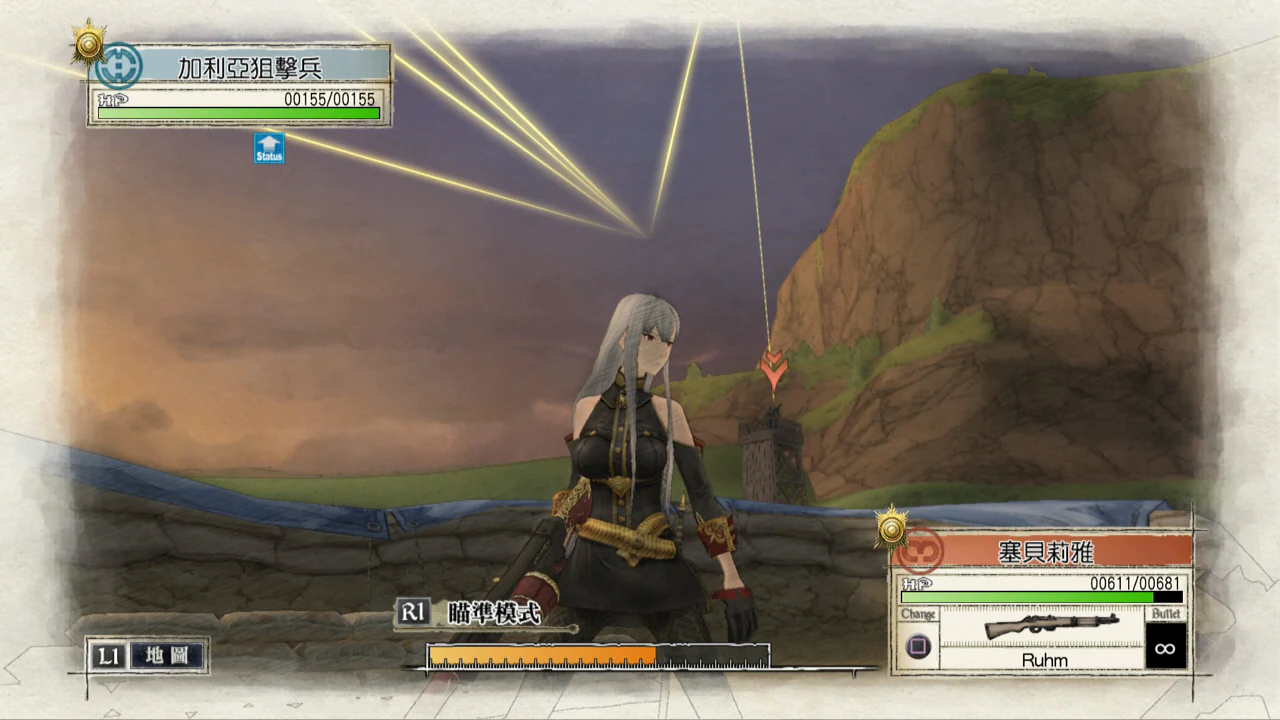The height and width of the screenshot is (720, 1280).
Task: Click the L1 button prompt beside 地圖
Action: 108,656
